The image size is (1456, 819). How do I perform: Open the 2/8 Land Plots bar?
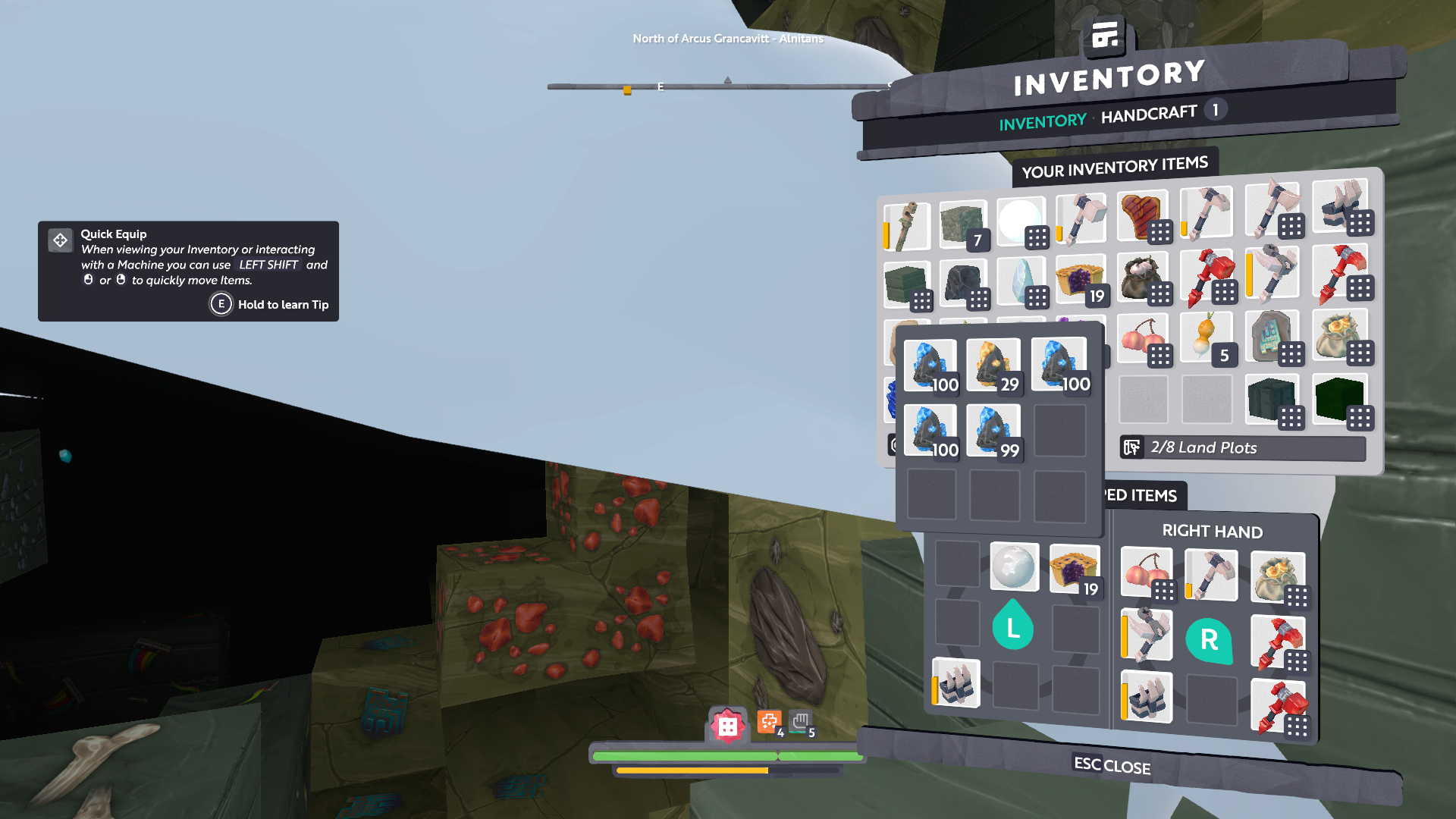click(x=1242, y=448)
